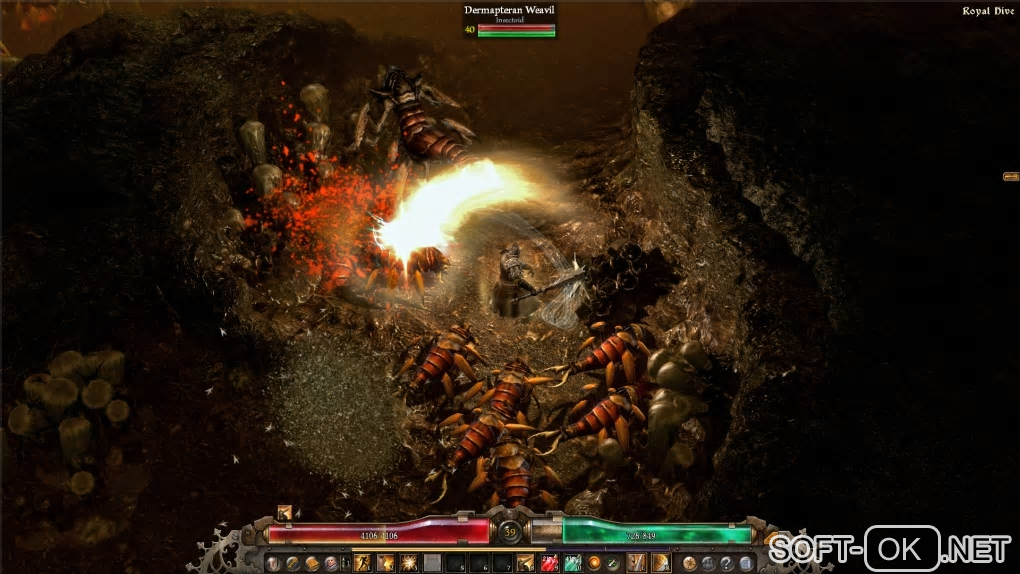Trigger the starburst skill in slot 3
This screenshot has width=1020, height=574.
click(x=409, y=563)
